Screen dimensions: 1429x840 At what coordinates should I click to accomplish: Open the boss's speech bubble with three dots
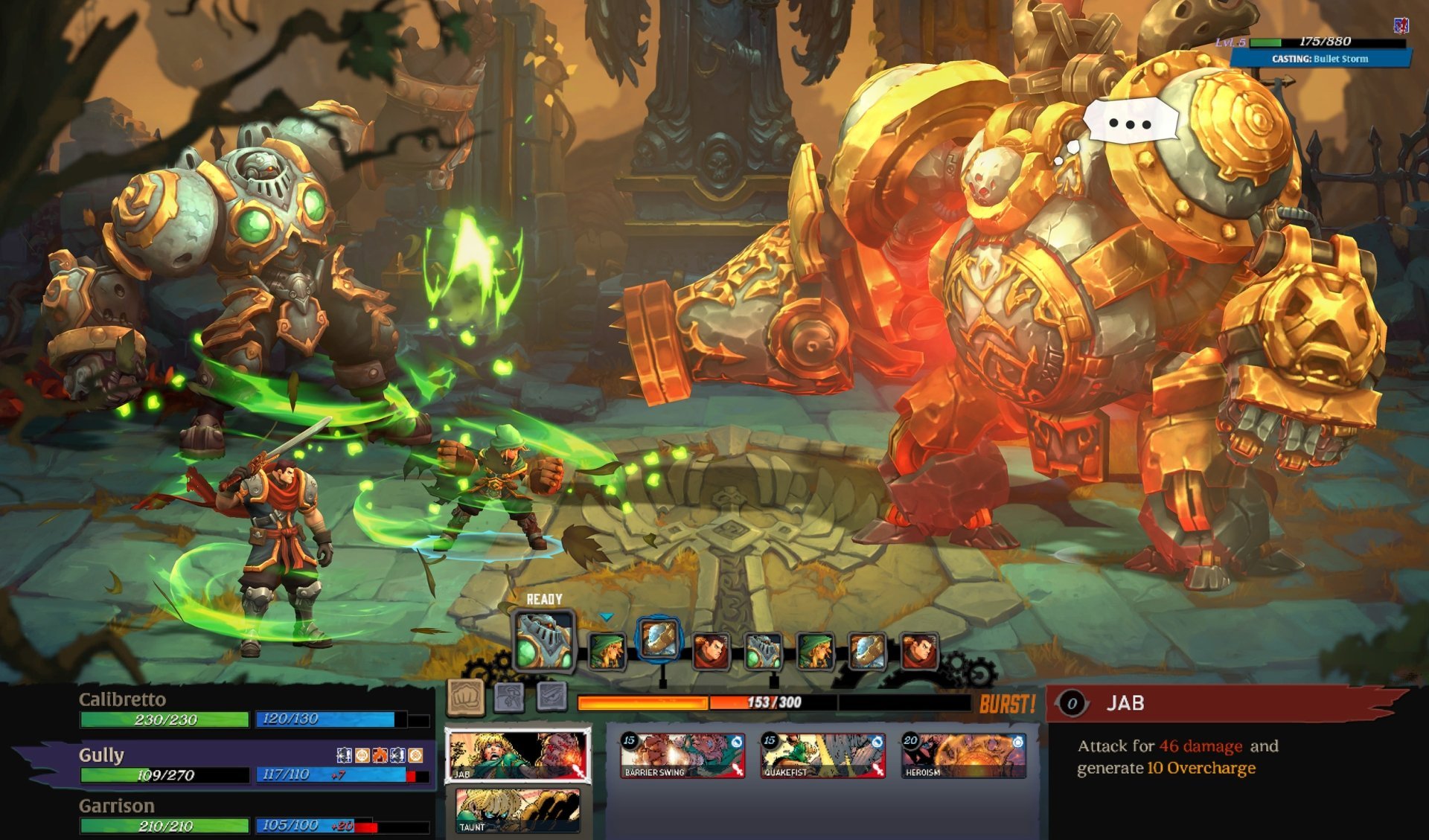tap(1131, 119)
